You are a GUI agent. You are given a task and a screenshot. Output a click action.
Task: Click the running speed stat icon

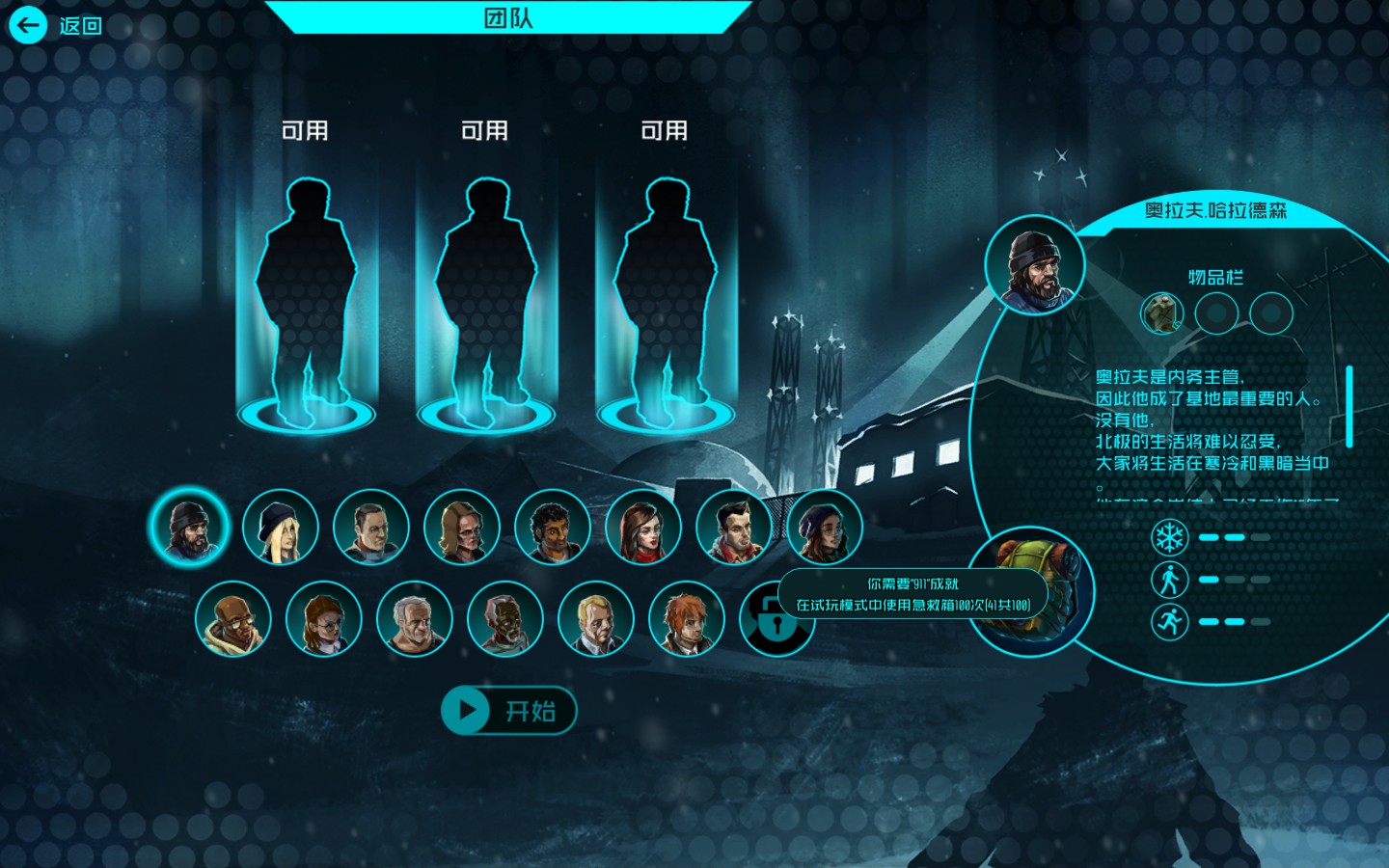click(x=1169, y=621)
